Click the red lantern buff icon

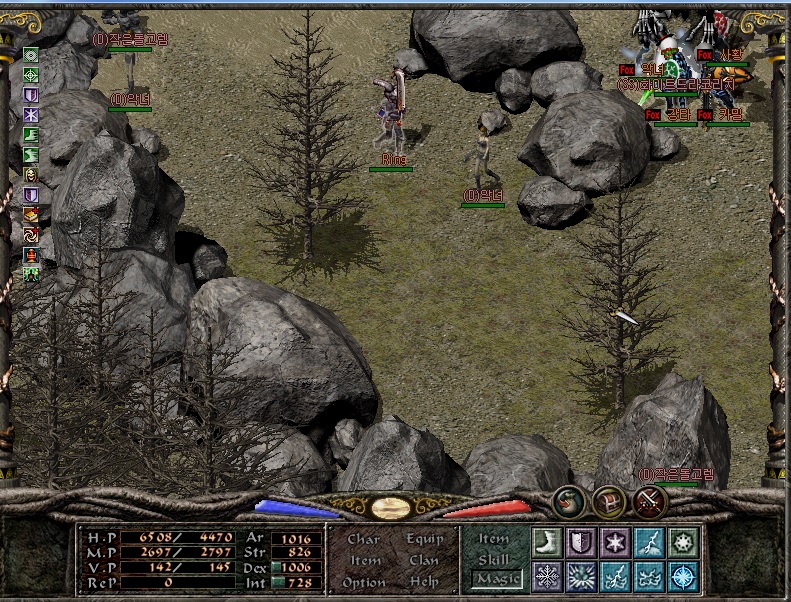coord(32,254)
